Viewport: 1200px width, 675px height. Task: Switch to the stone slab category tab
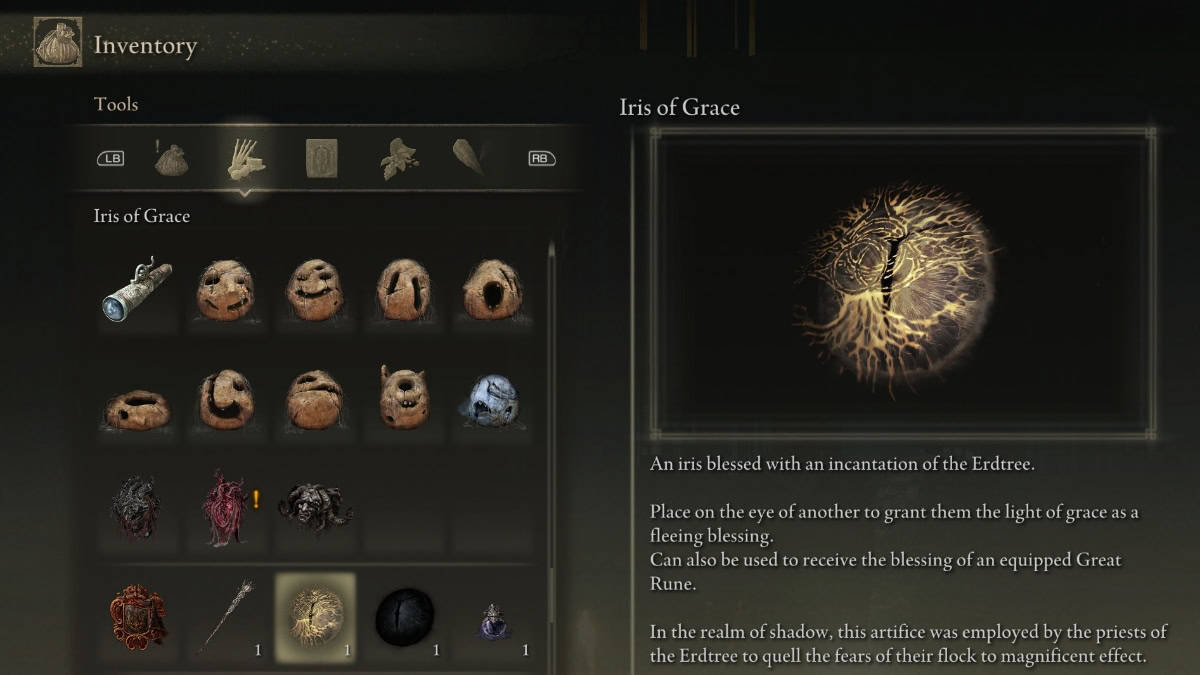point(321,158)
